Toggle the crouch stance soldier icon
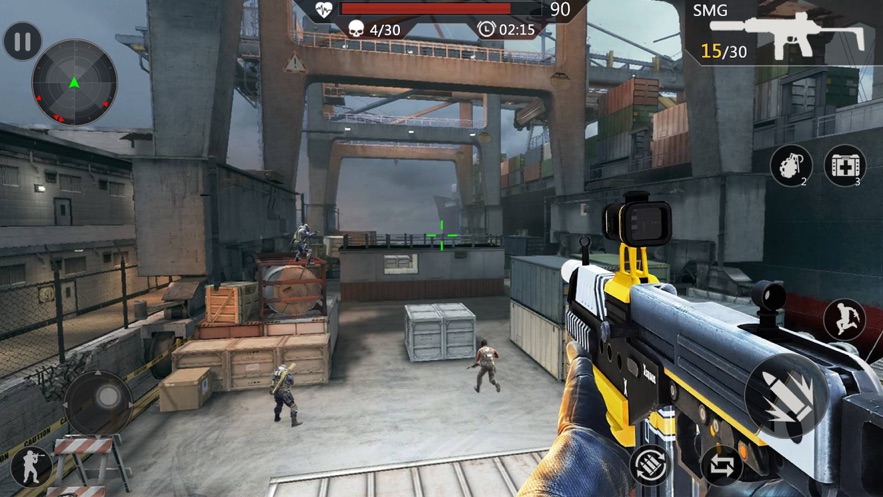The image size is (883, 497). [x=30, y=467]
